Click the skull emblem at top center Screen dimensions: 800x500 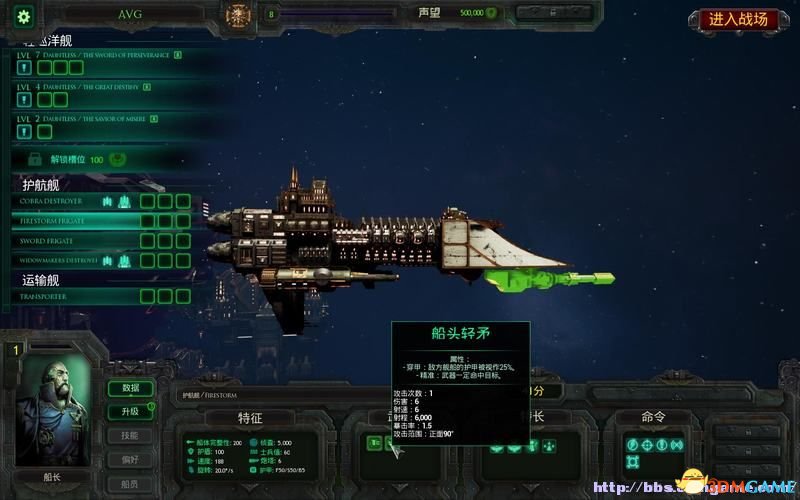click(239, 14)
